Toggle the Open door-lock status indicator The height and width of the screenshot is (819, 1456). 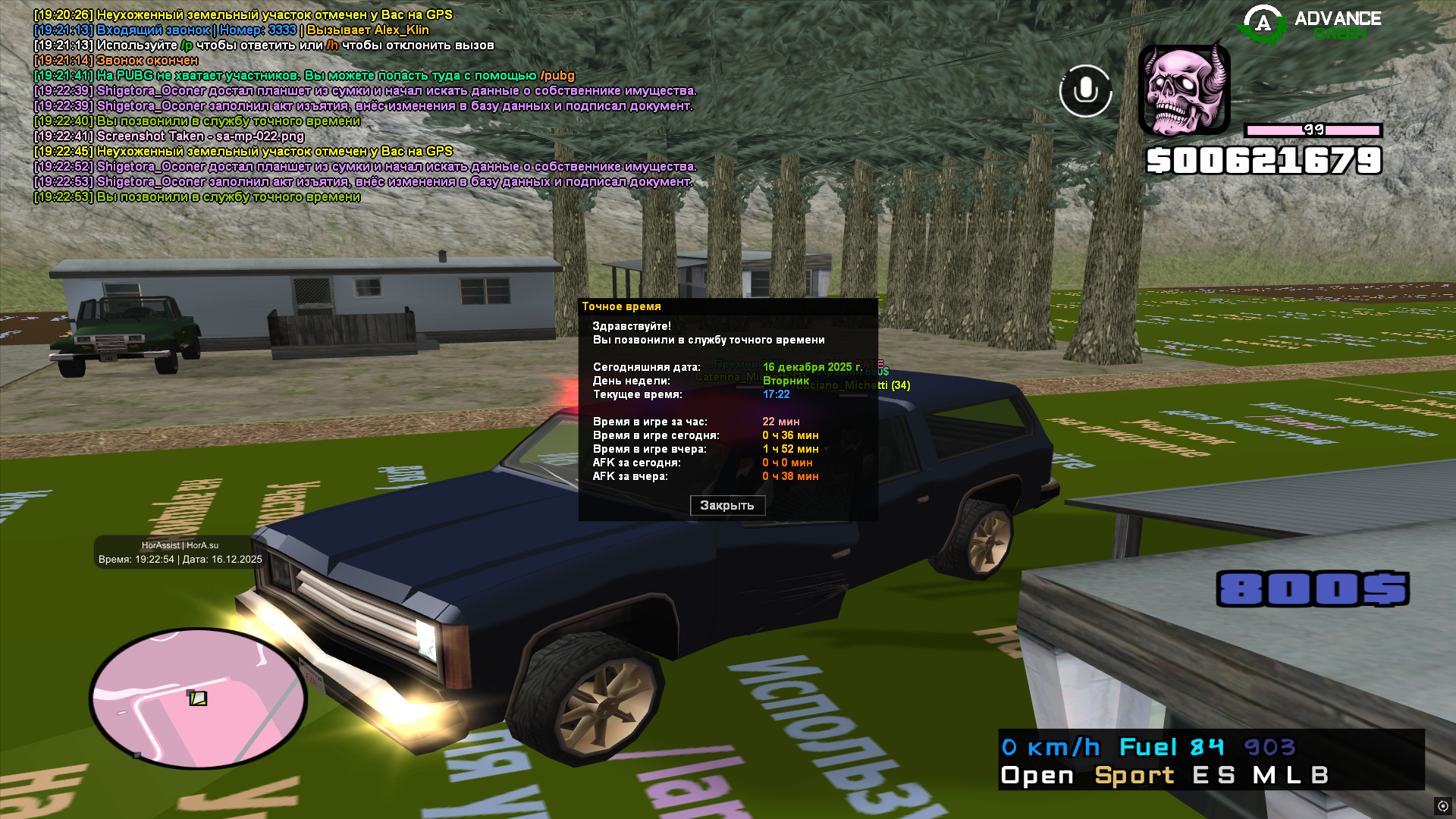[x=1037, y=776]
